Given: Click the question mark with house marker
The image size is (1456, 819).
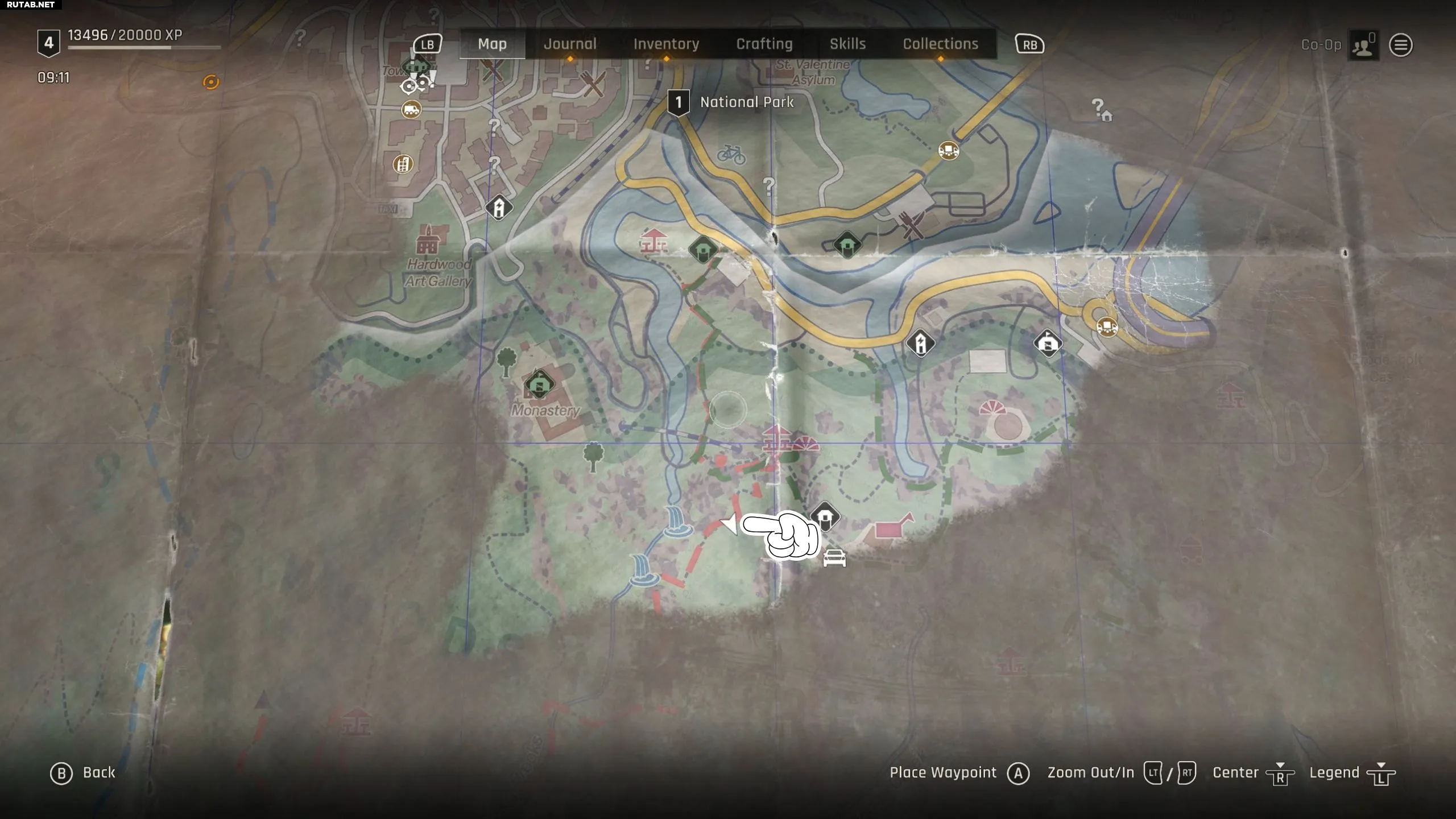Looking at the screenshot, I should tap(1102, 110).
